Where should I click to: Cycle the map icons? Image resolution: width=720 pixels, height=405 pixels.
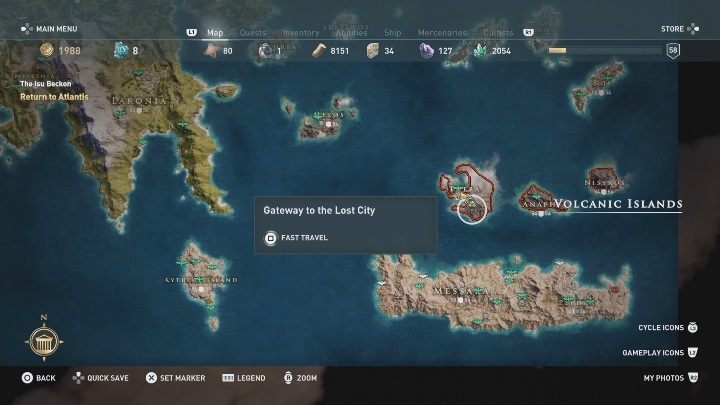pos(668,327)
